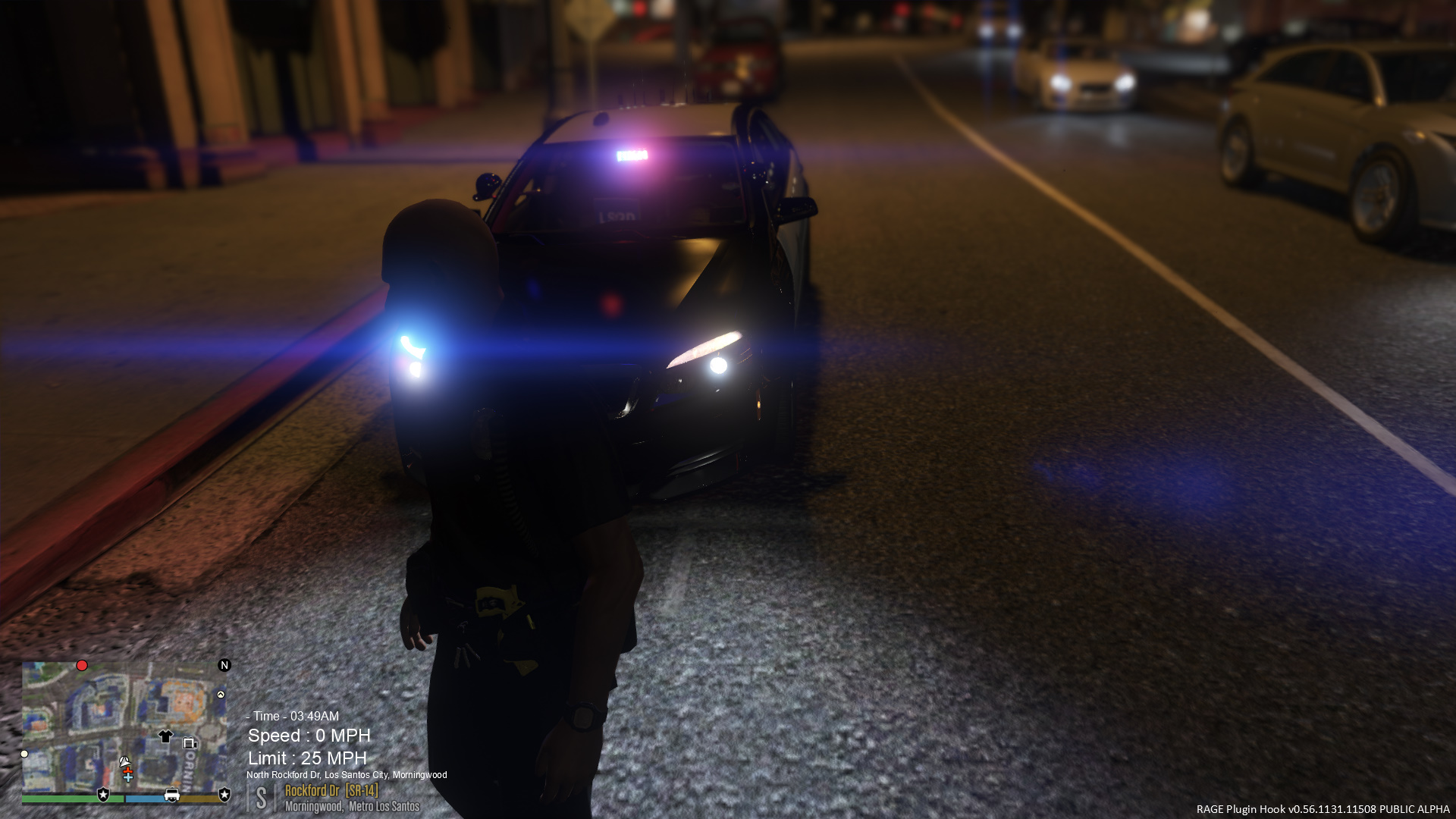The height and width of the screenshot is (819, 1456).
Task: Click the player arrow on the minimap
Action: 124,761
